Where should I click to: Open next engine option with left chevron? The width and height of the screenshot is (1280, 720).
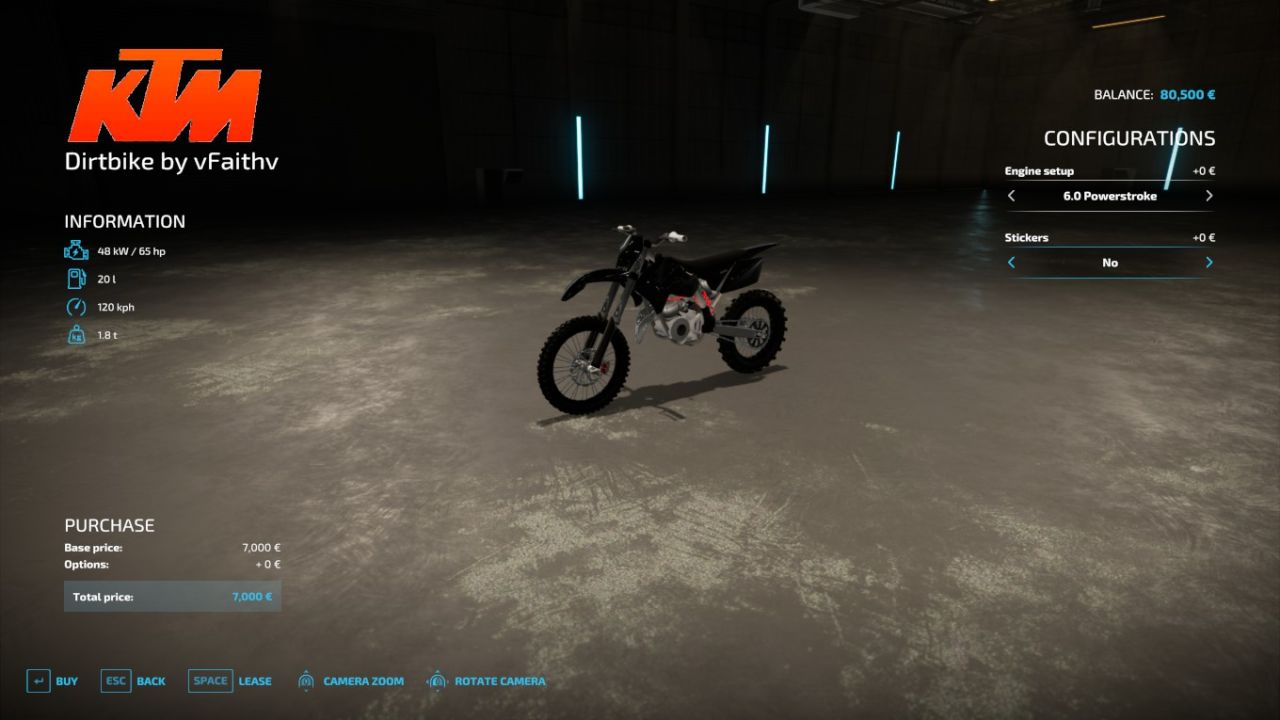tap(1011, 196)
